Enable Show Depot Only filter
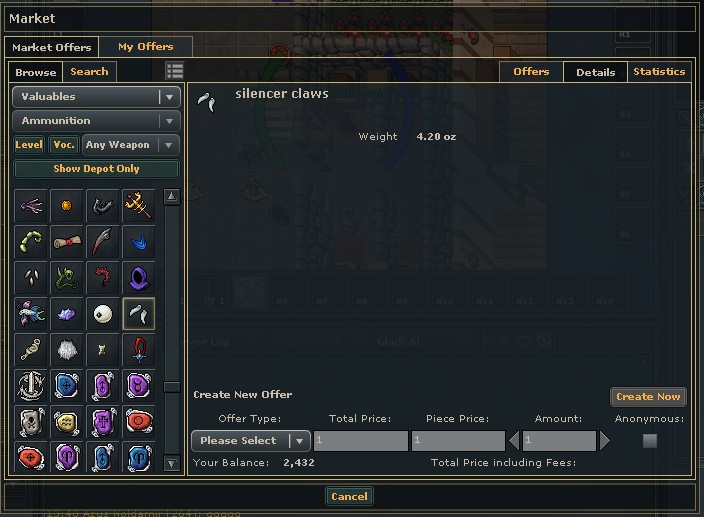This screenshot has height=517, width=704. (96, 169)
